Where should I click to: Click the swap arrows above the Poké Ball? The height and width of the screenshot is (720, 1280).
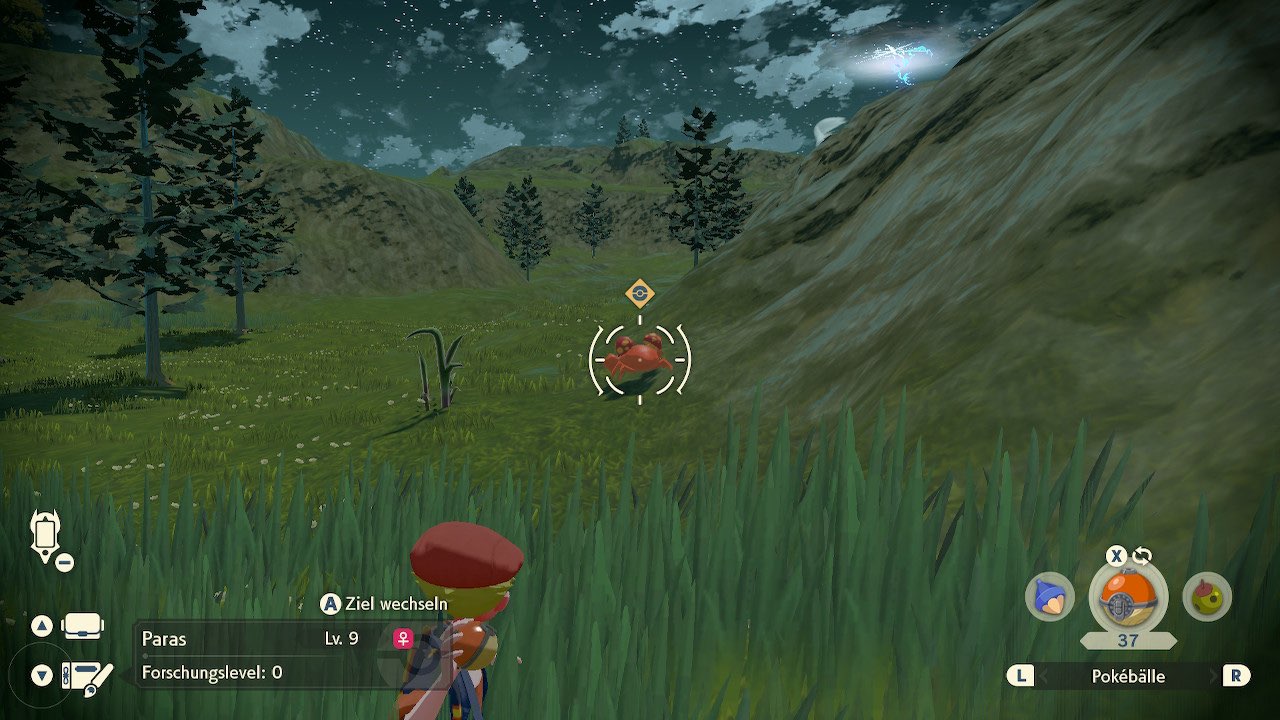click(x=1142, y=557)
